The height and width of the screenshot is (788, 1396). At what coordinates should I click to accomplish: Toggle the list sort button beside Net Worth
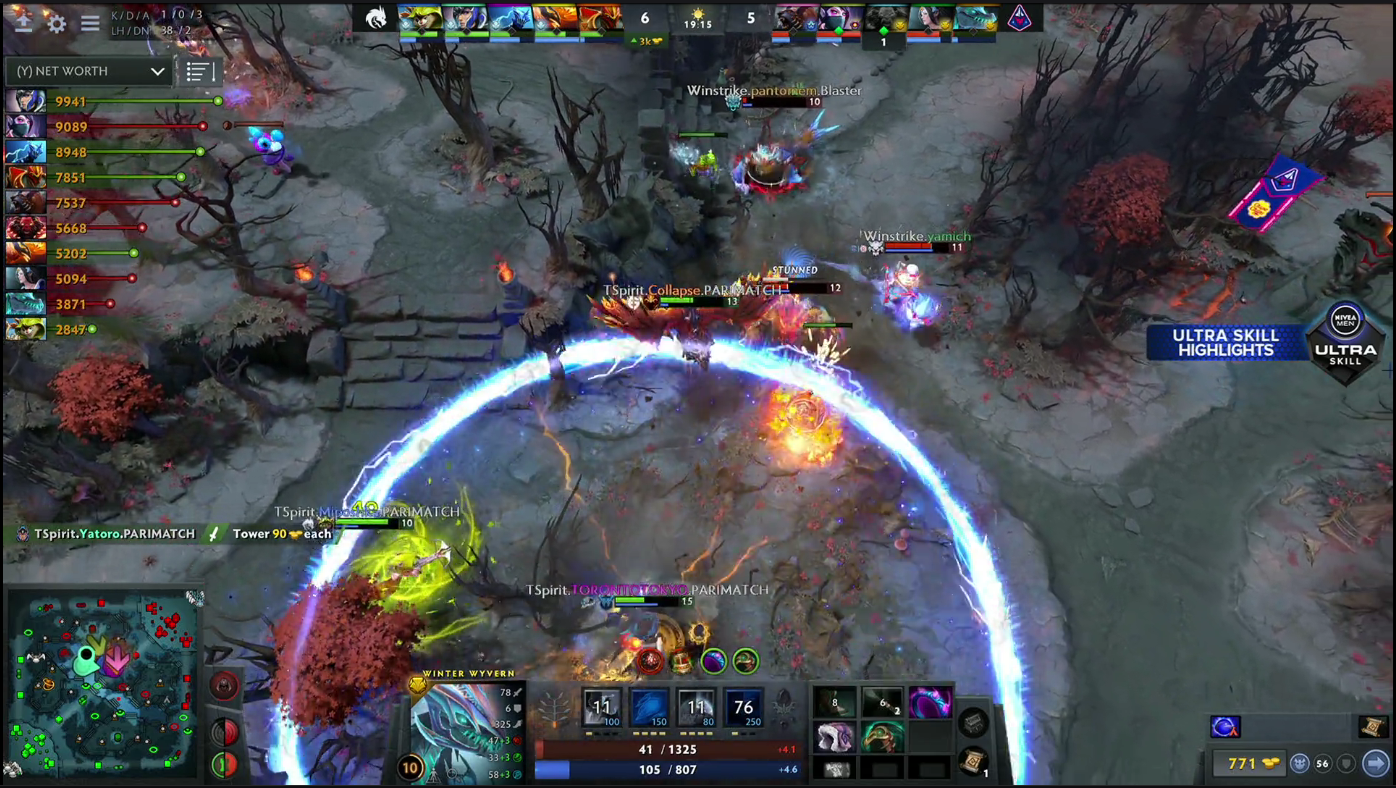point(199,71)
